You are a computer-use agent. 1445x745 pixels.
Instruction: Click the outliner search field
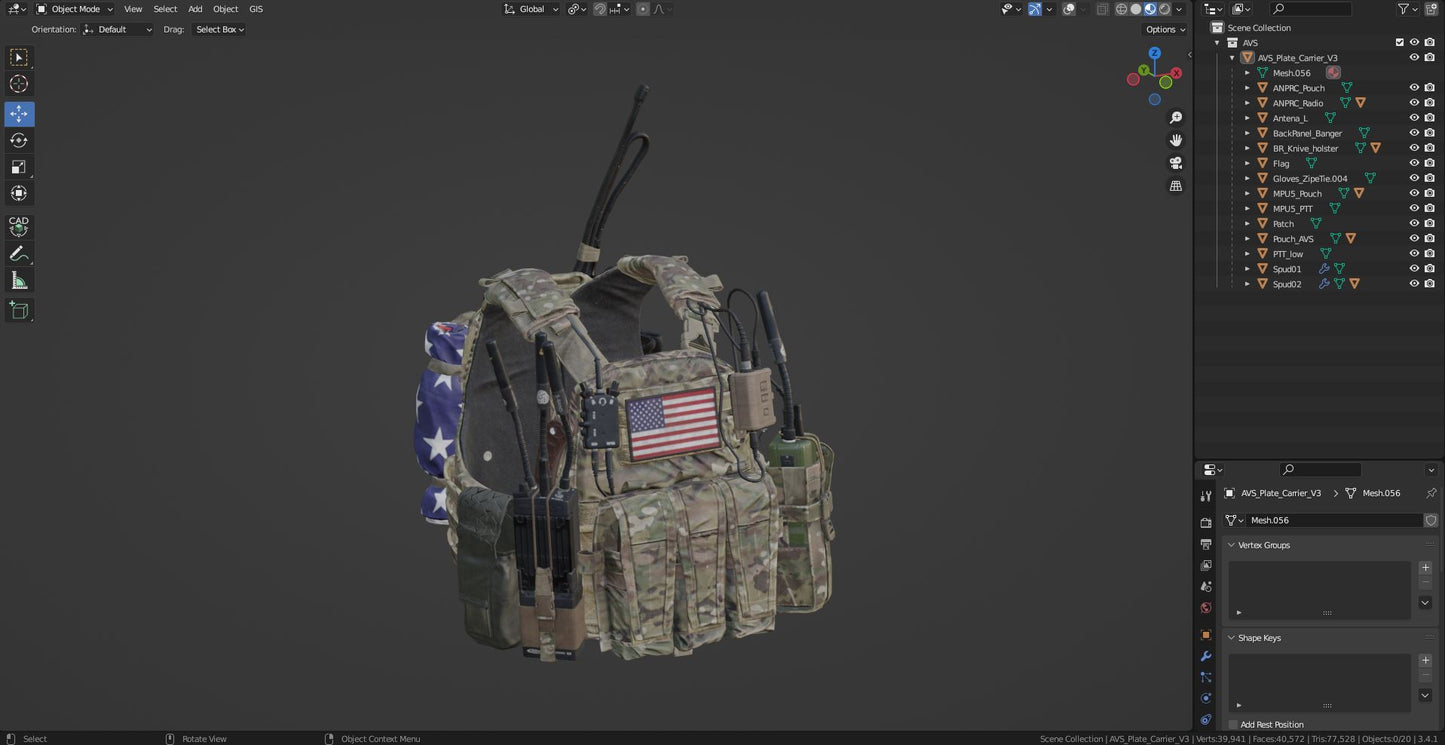1310,9
